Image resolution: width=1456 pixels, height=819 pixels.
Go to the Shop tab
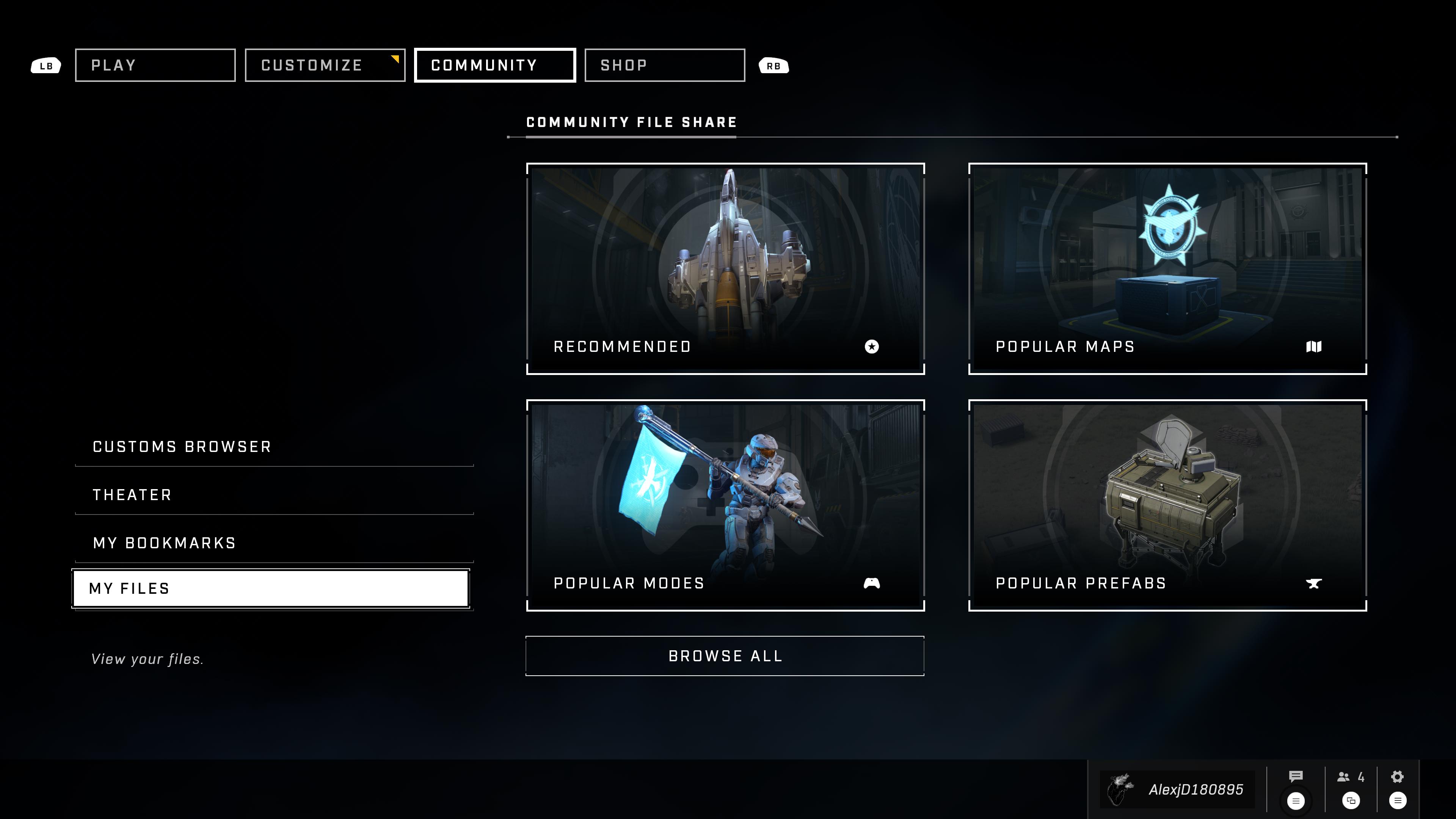664,66
